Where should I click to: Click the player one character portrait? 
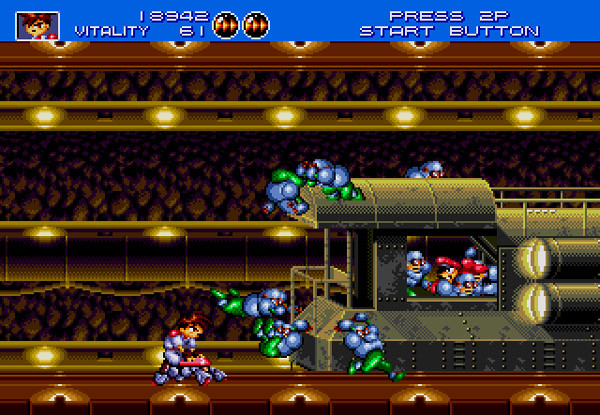coord(38,25)
